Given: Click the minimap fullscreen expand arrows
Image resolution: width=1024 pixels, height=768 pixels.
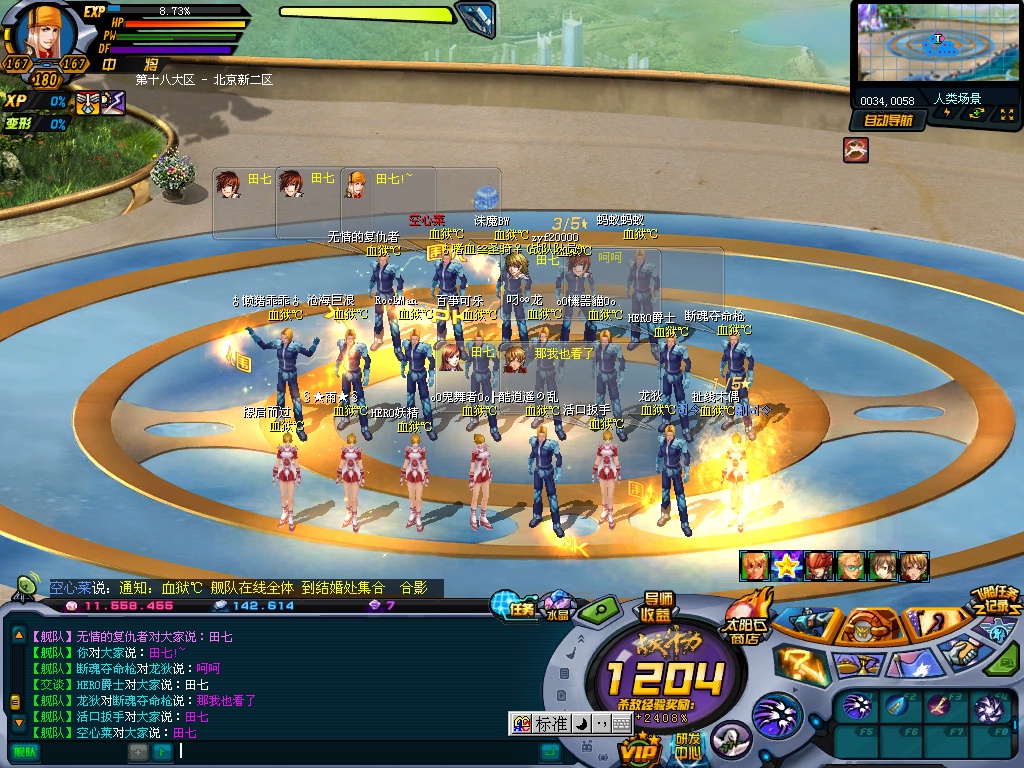Looking at the screenshot, I should 1004,113.
